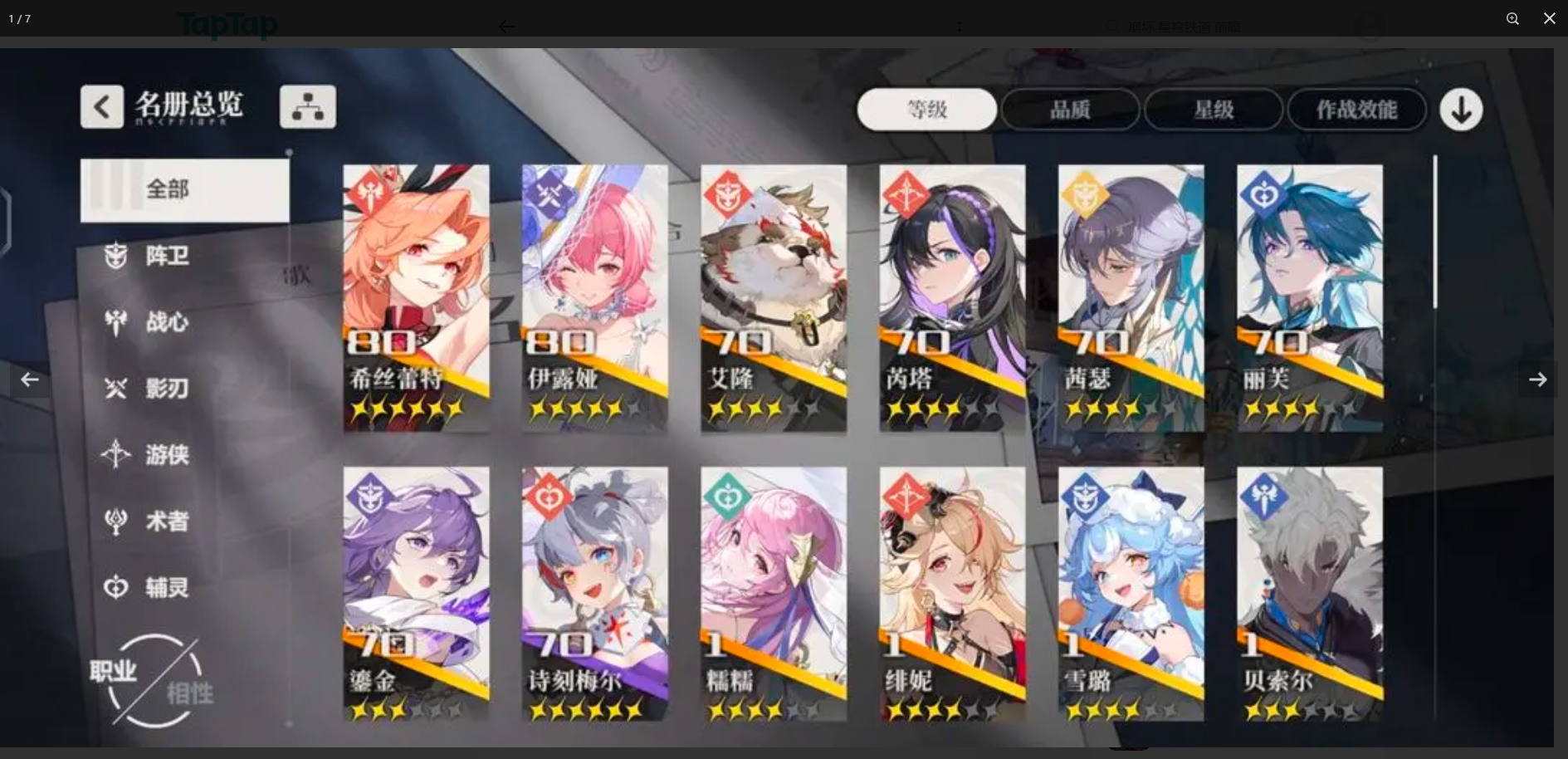Select the 阵卫 class filter icon

[116, 256]
